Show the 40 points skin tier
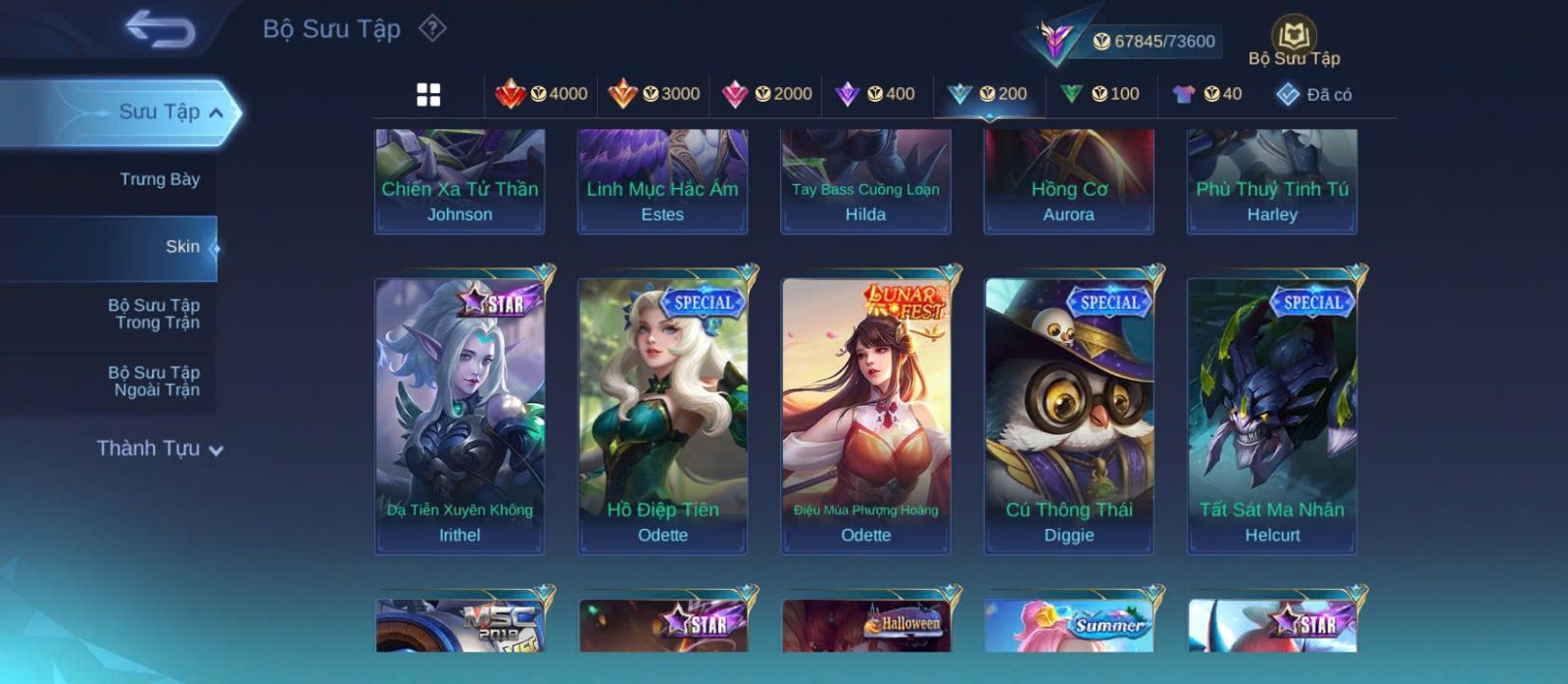 point(1207,94)
